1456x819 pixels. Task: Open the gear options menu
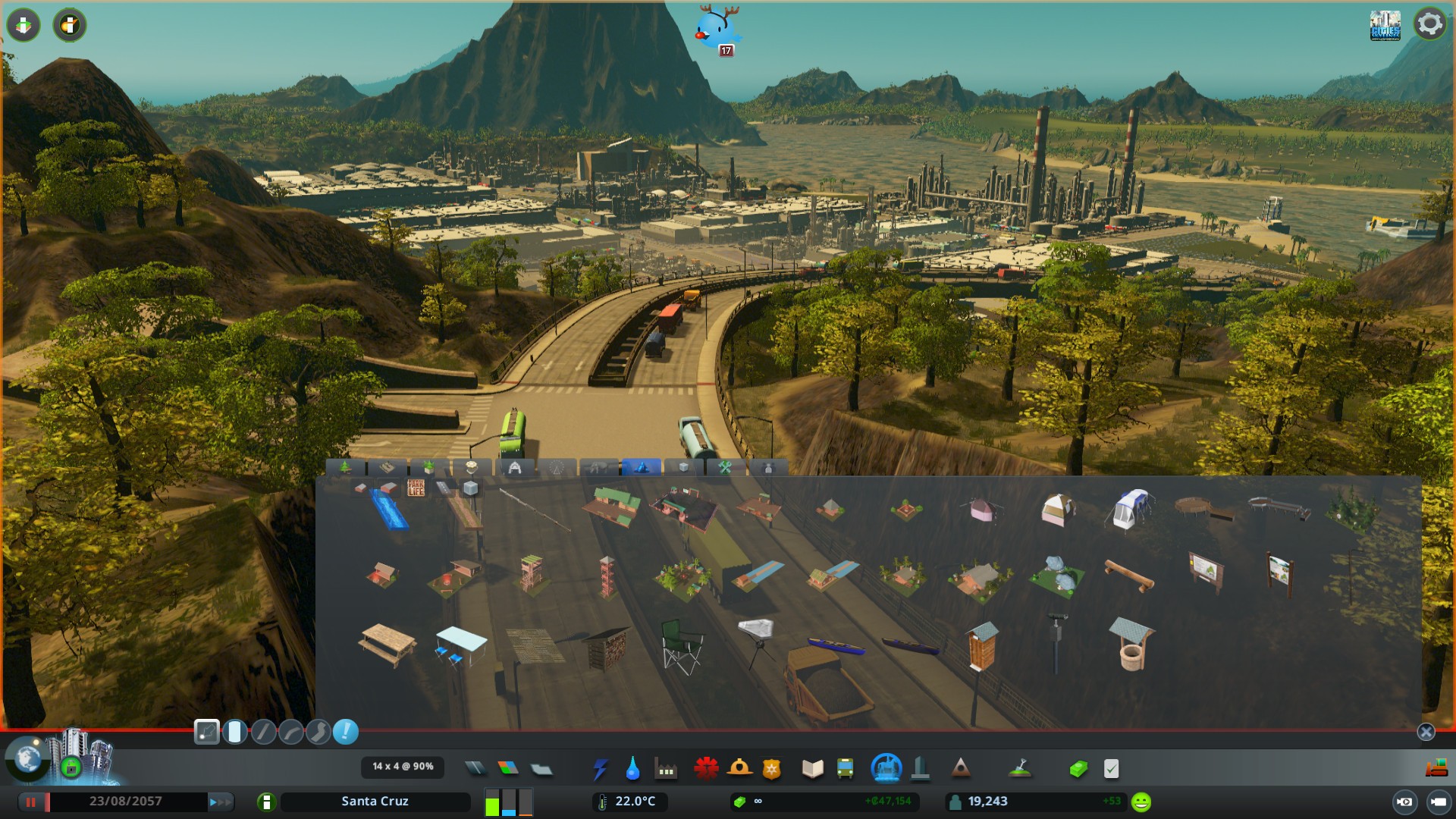(x=1429, y=24)
